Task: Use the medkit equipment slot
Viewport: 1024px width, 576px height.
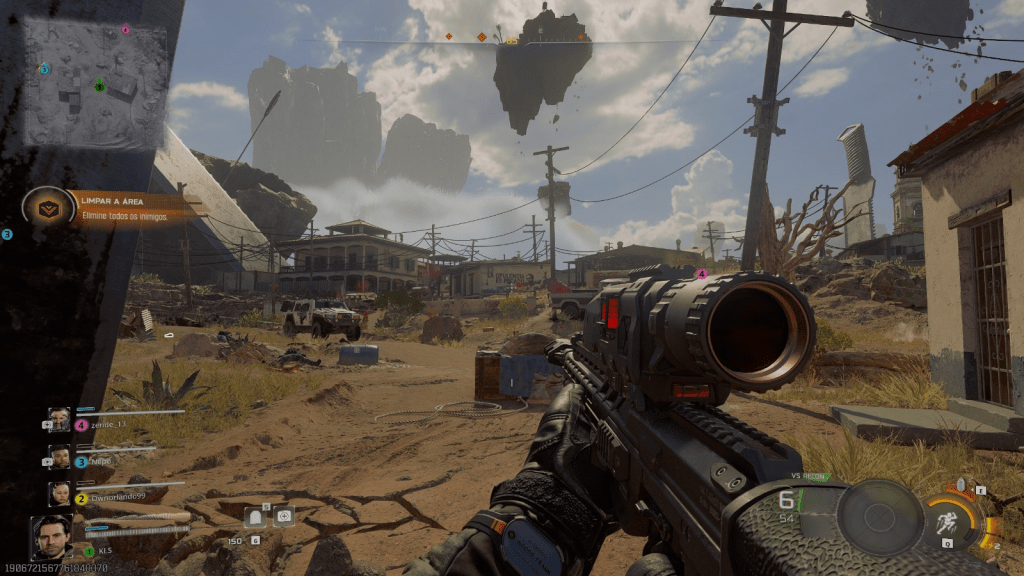Action: coord(284,516)
